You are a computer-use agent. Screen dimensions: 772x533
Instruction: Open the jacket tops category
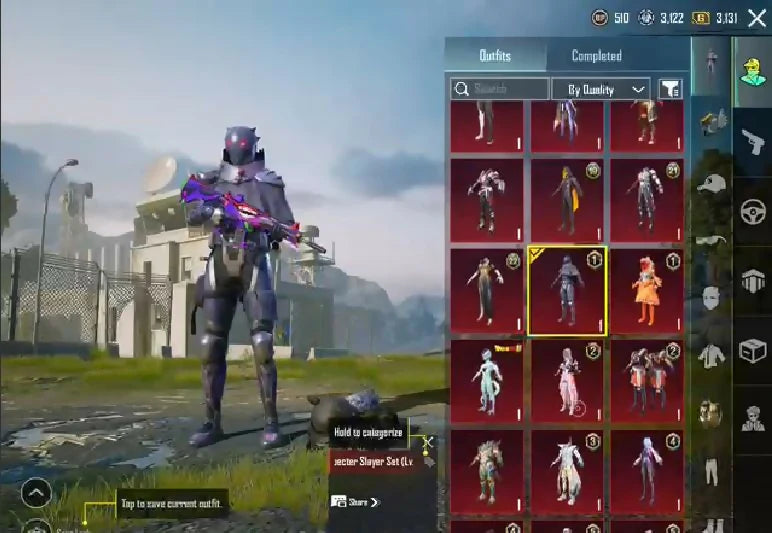pos(711,355)
